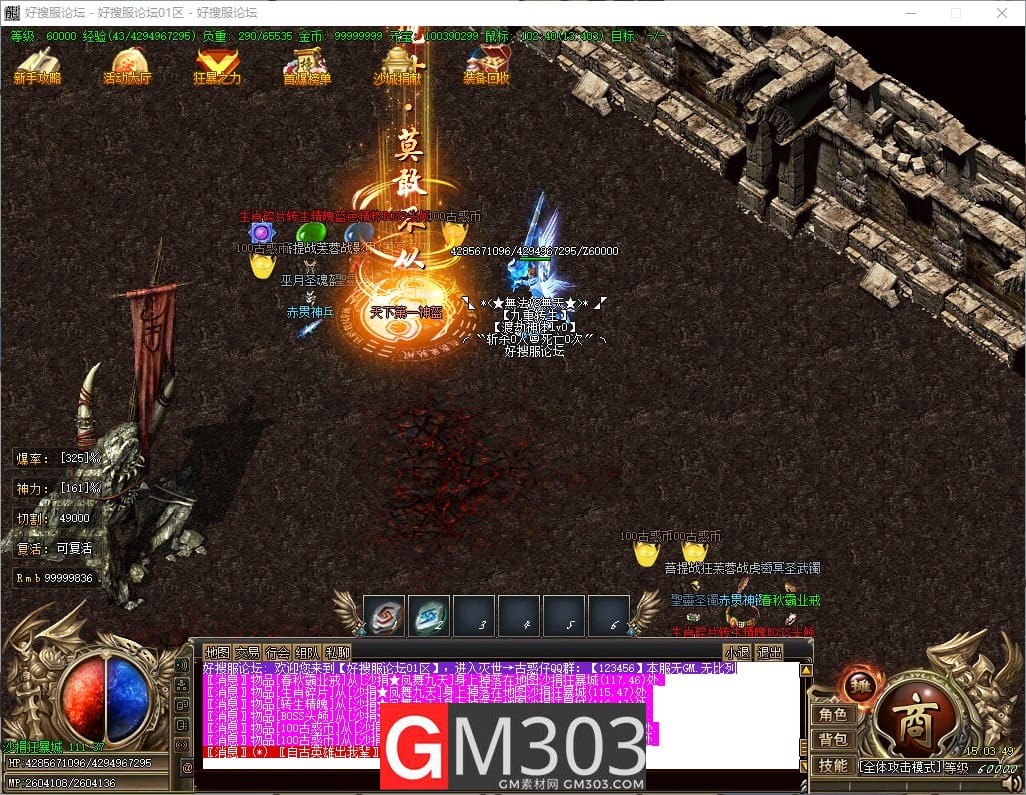Show the 首爆榜单 first-drop ranking

click(307, 66)
